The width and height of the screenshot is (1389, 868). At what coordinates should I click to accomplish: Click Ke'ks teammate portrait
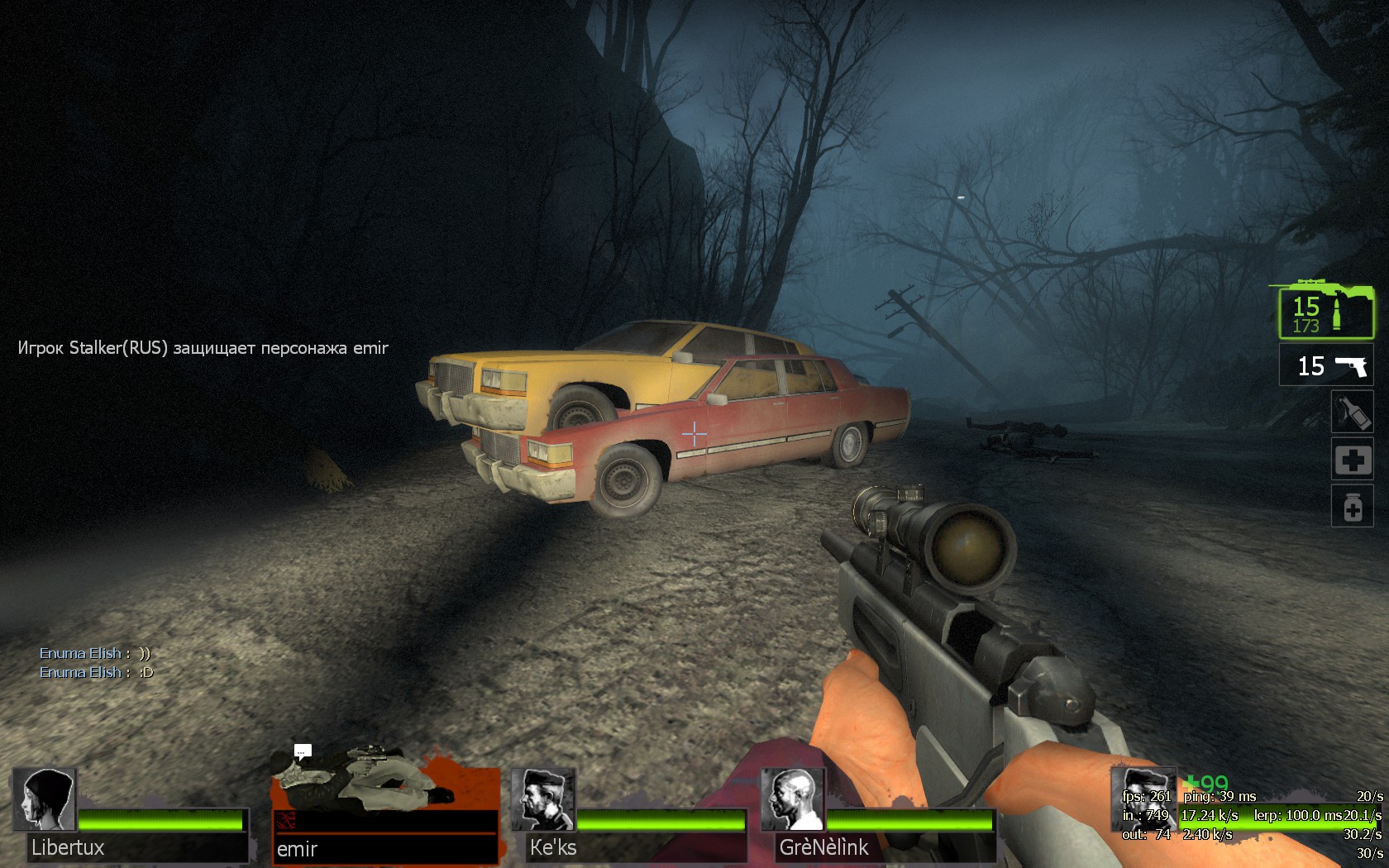click(x=542, y=800)
